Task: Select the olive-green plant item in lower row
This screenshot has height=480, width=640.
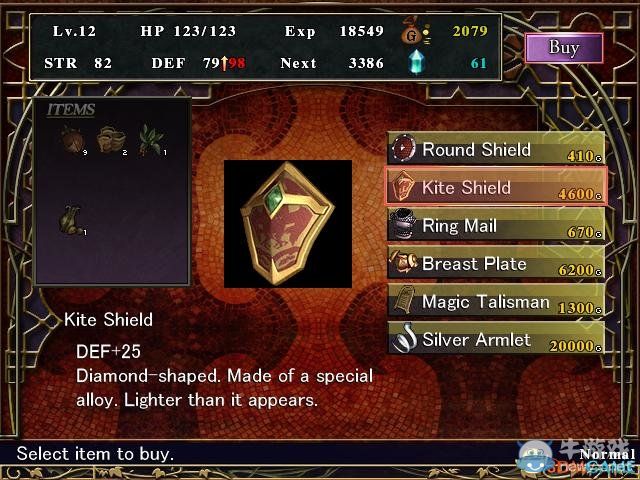Action: tap(70, 217)
